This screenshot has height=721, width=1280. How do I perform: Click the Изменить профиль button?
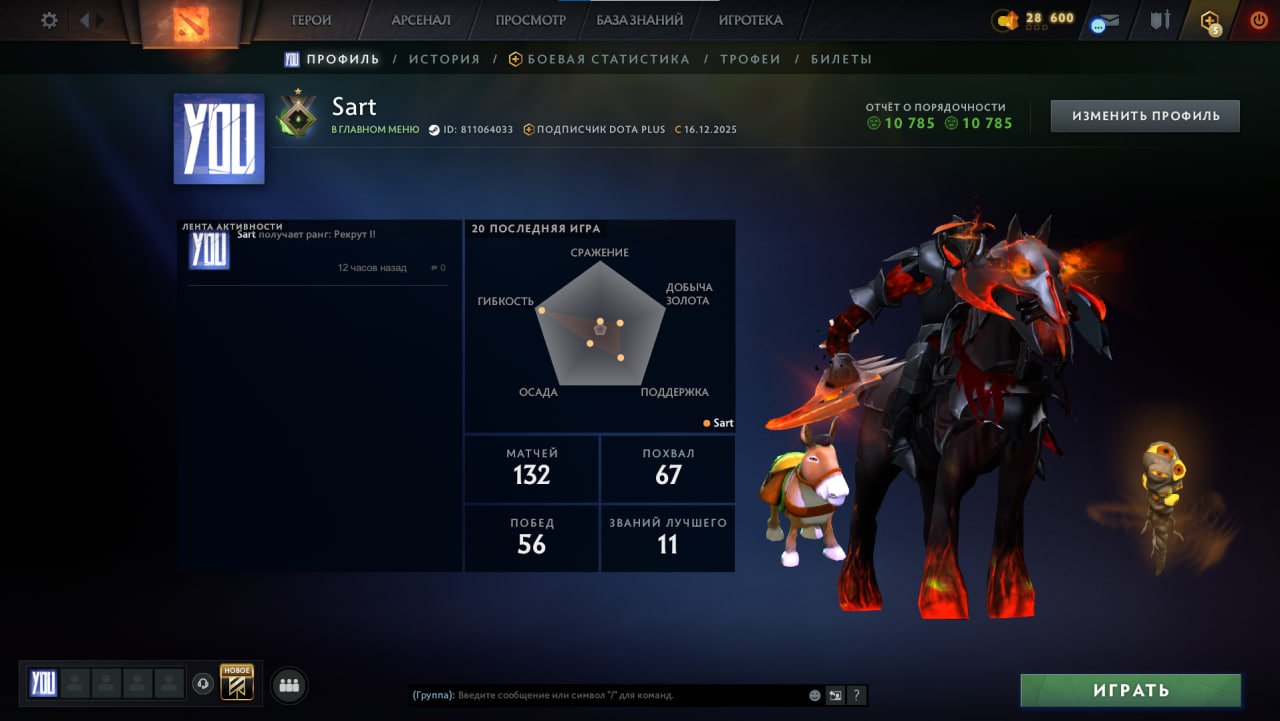1145,116
